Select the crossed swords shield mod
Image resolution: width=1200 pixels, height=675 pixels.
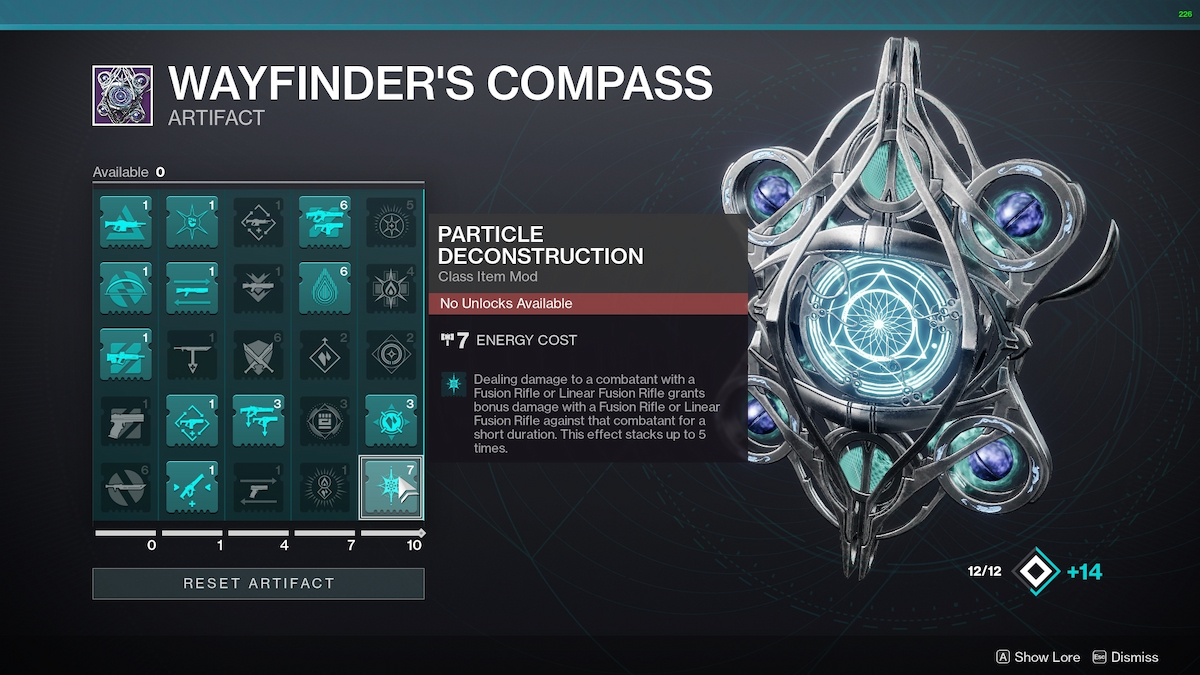258,353
